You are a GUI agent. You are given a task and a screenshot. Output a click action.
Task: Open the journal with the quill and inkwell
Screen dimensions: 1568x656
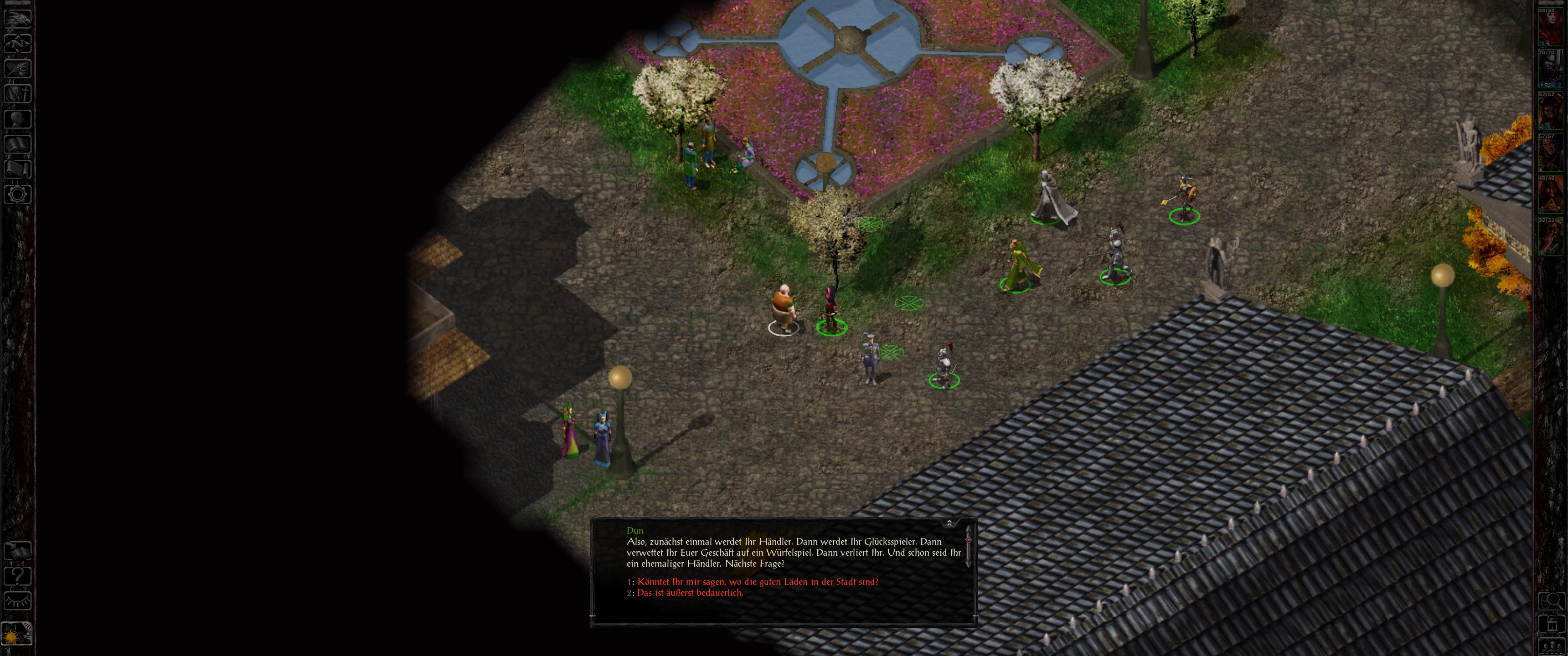click(17, 67)
